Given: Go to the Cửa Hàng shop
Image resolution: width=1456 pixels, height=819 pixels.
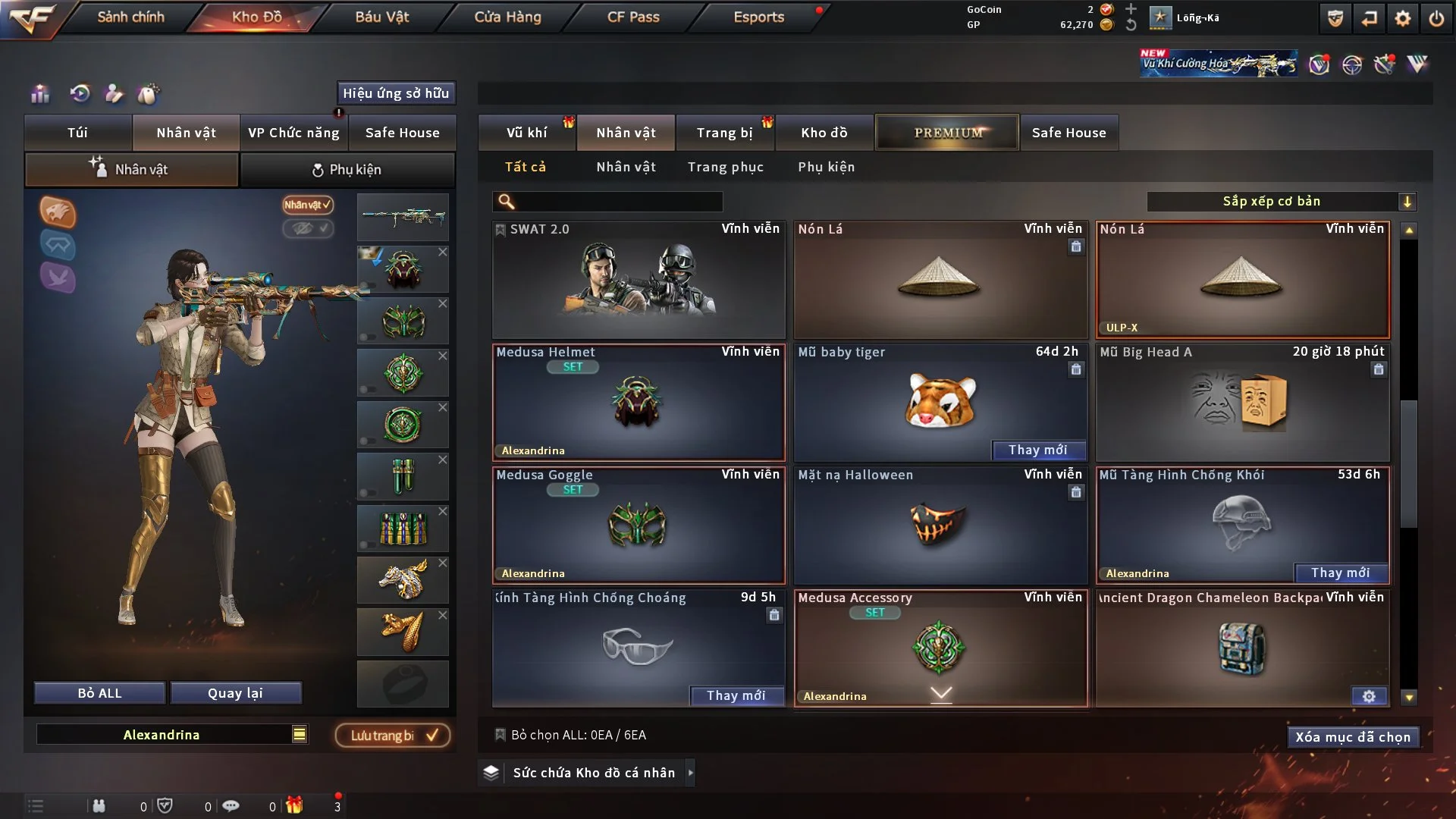Looking at the screenshot, I should pyautogui.click(x=507, y=17).
